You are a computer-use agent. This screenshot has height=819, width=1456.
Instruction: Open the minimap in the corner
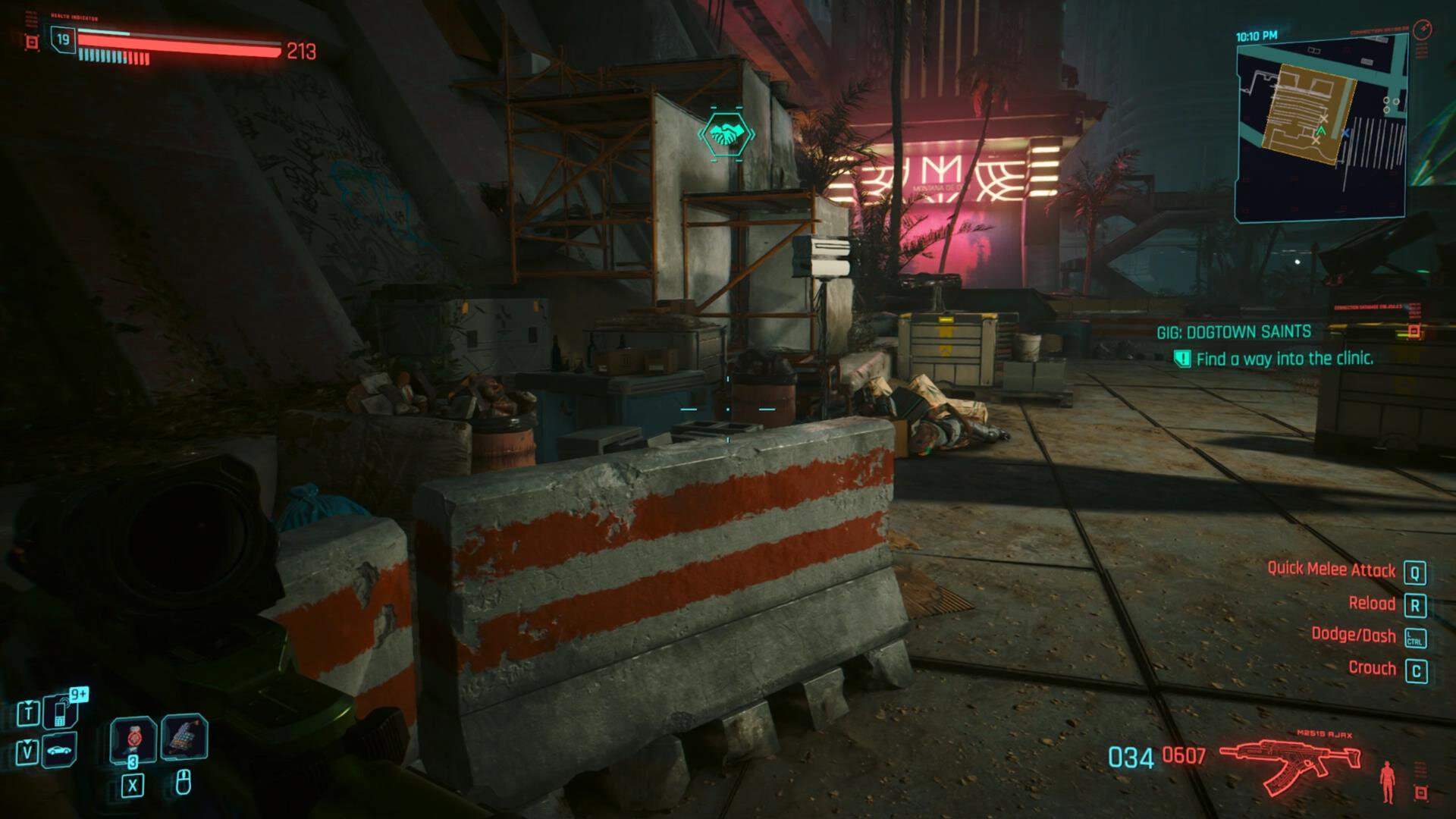click(1322, 129)
